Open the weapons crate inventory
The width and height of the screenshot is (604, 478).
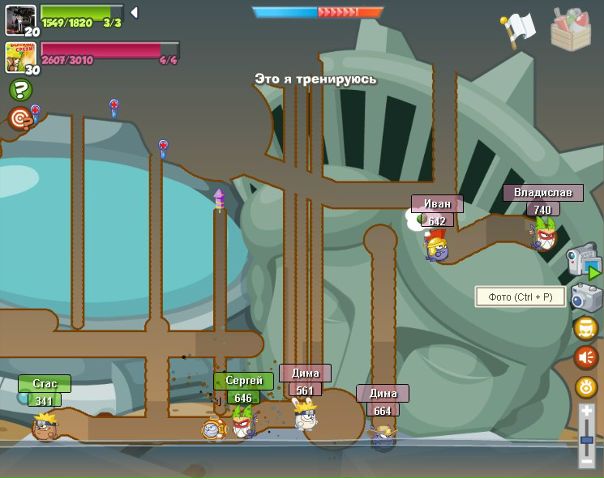tap(571, 28)
